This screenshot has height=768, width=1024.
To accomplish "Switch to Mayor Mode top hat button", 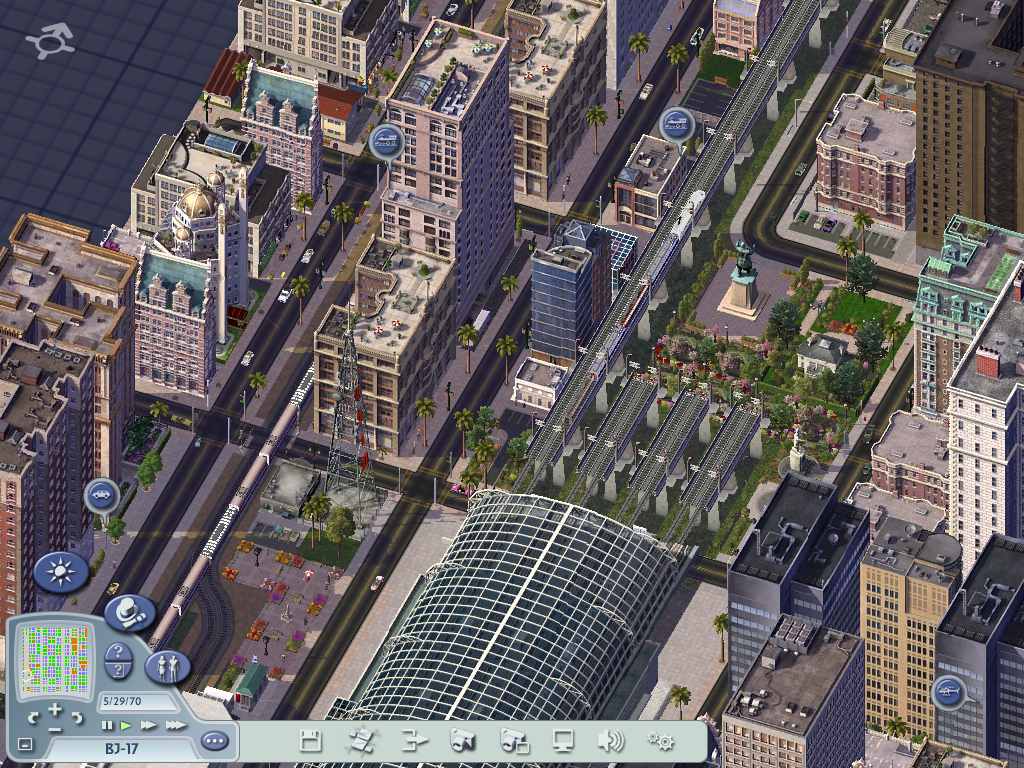I will click(x=129, y=612).
